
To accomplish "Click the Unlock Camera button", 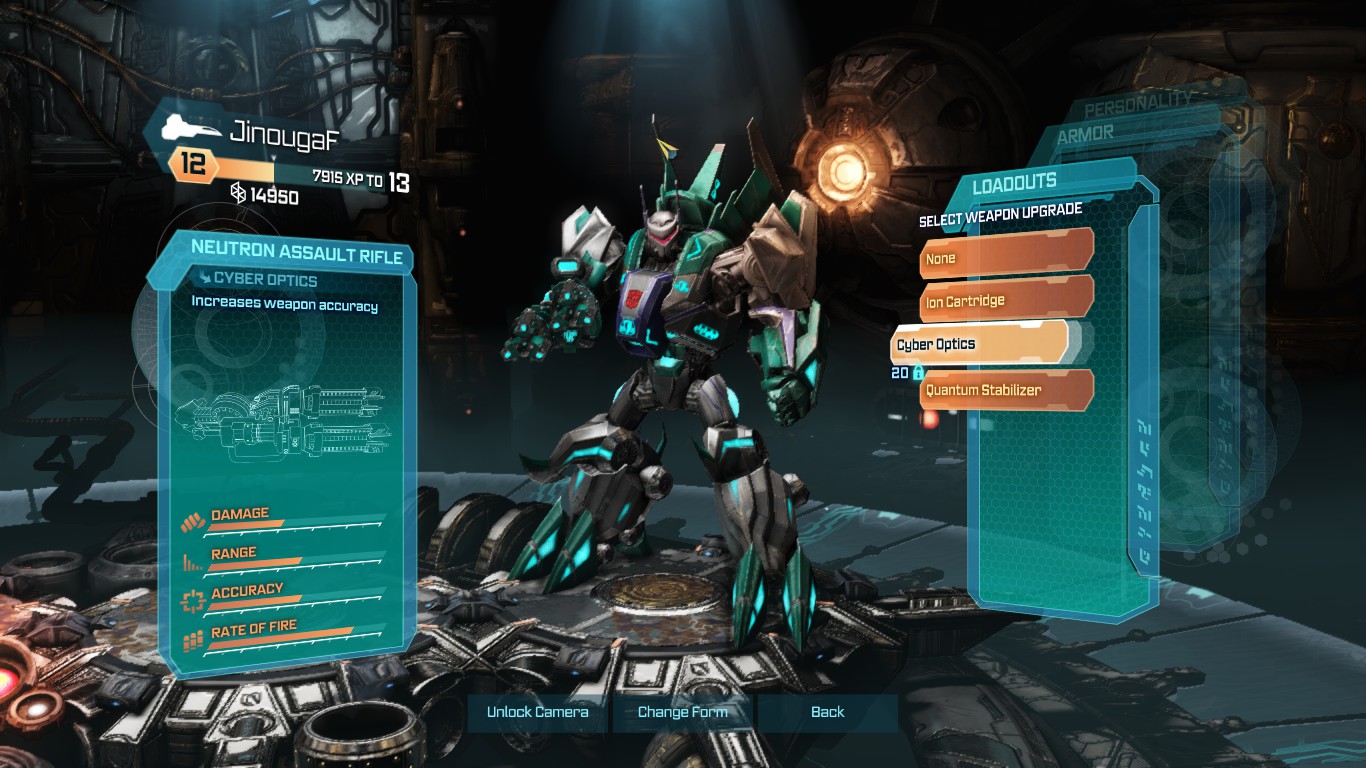I will tap(538, 712).
